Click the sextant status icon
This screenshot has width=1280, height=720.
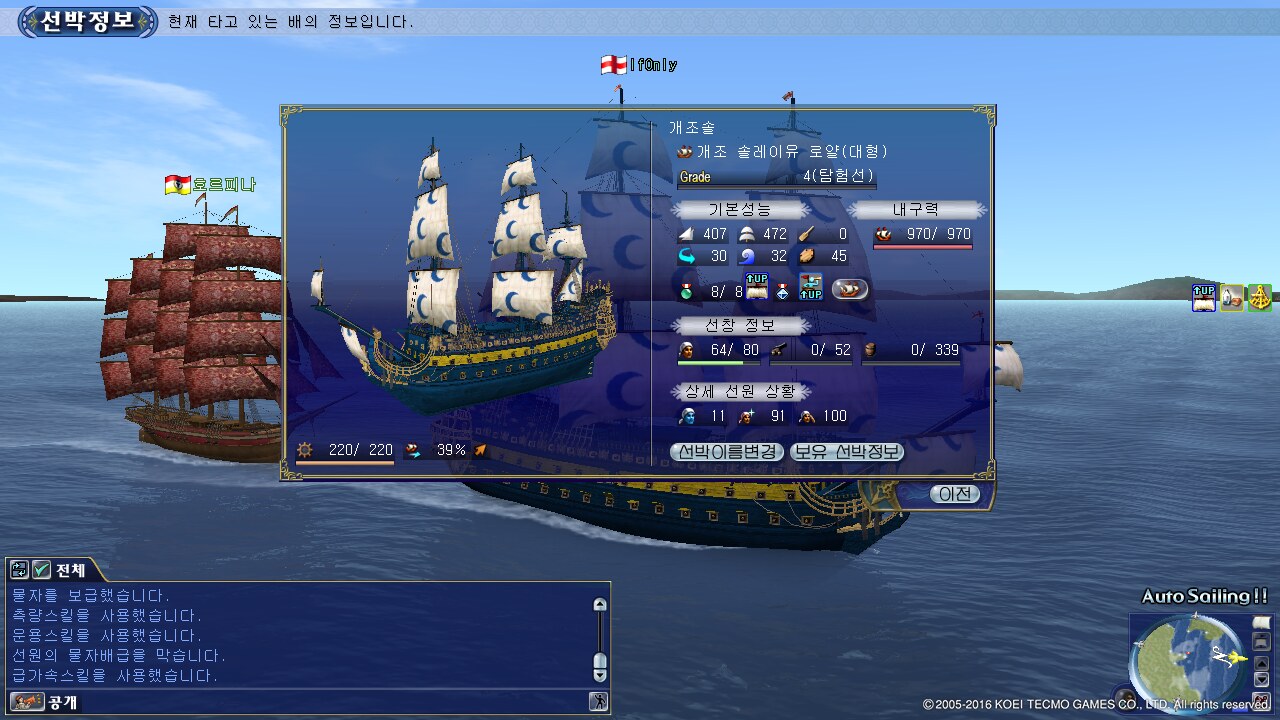click(1259, 297)
